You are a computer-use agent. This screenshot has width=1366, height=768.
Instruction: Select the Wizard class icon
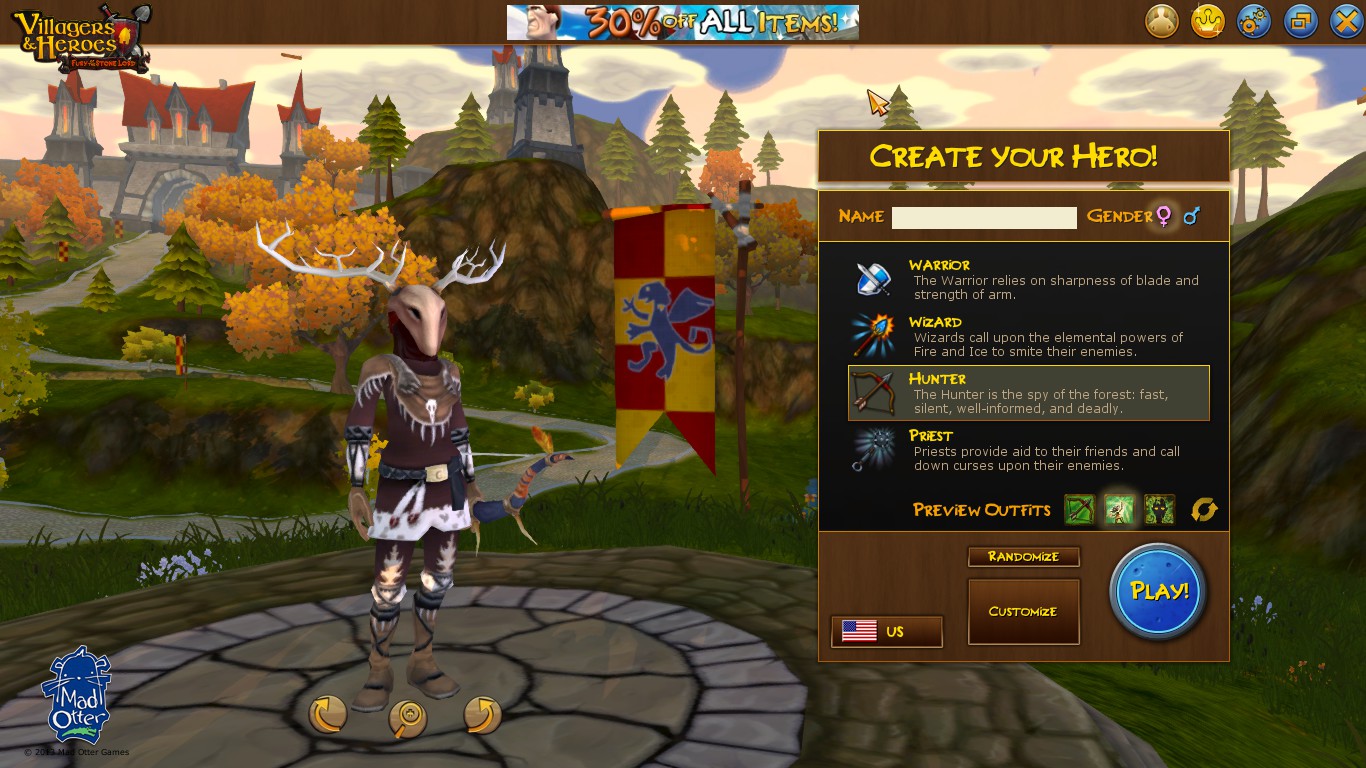(870, 335)
